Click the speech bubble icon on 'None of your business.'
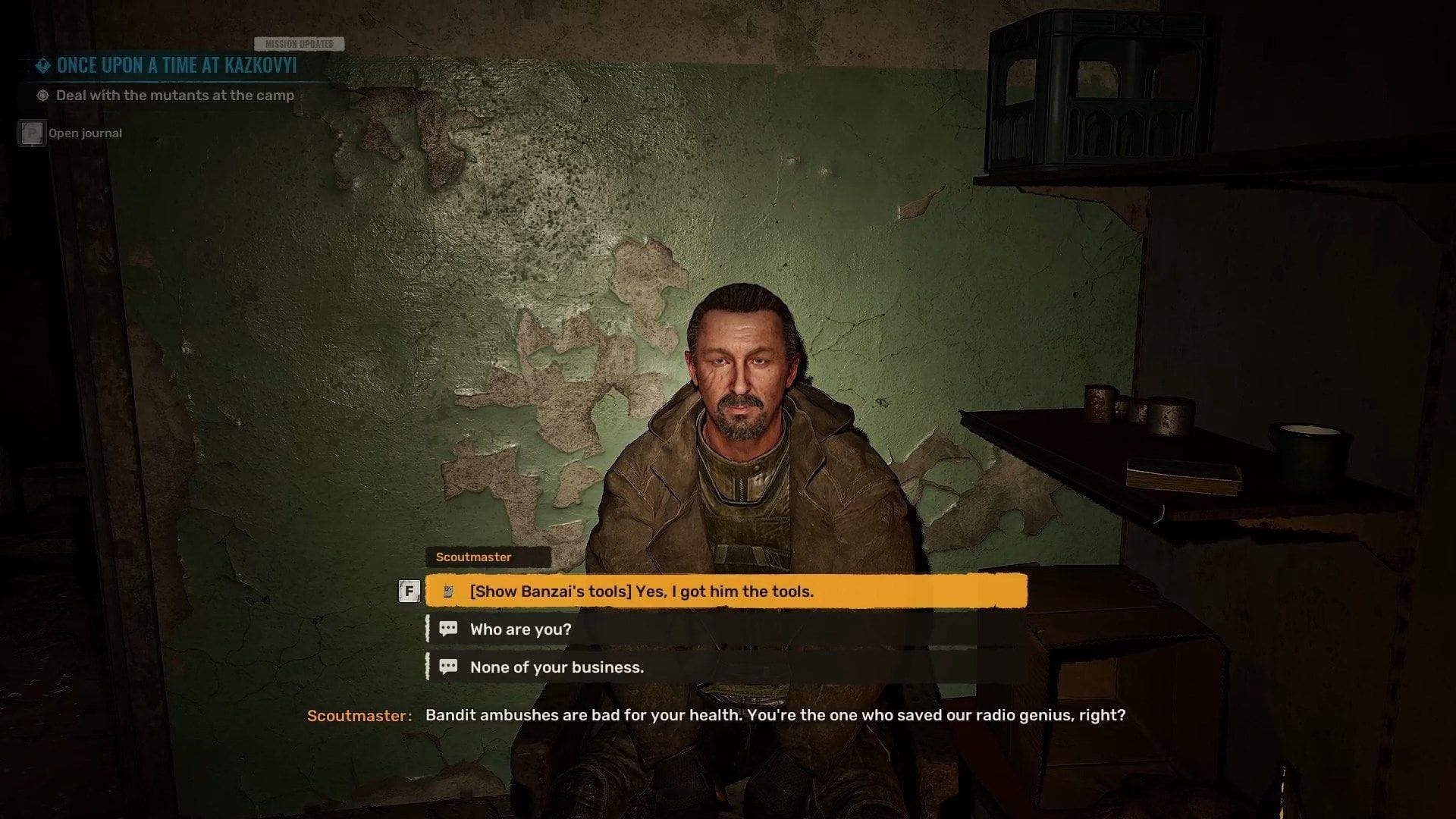This screenshot has height=819, width=1456. click(x=448, y=667)
